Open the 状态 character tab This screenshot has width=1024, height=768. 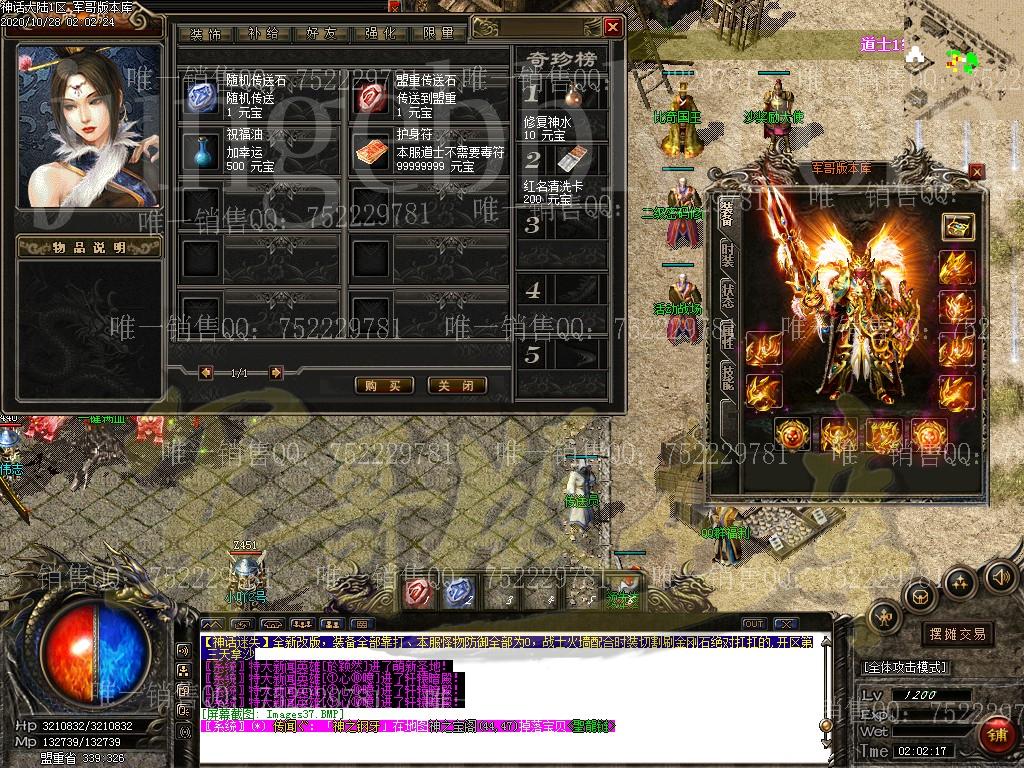727,296
